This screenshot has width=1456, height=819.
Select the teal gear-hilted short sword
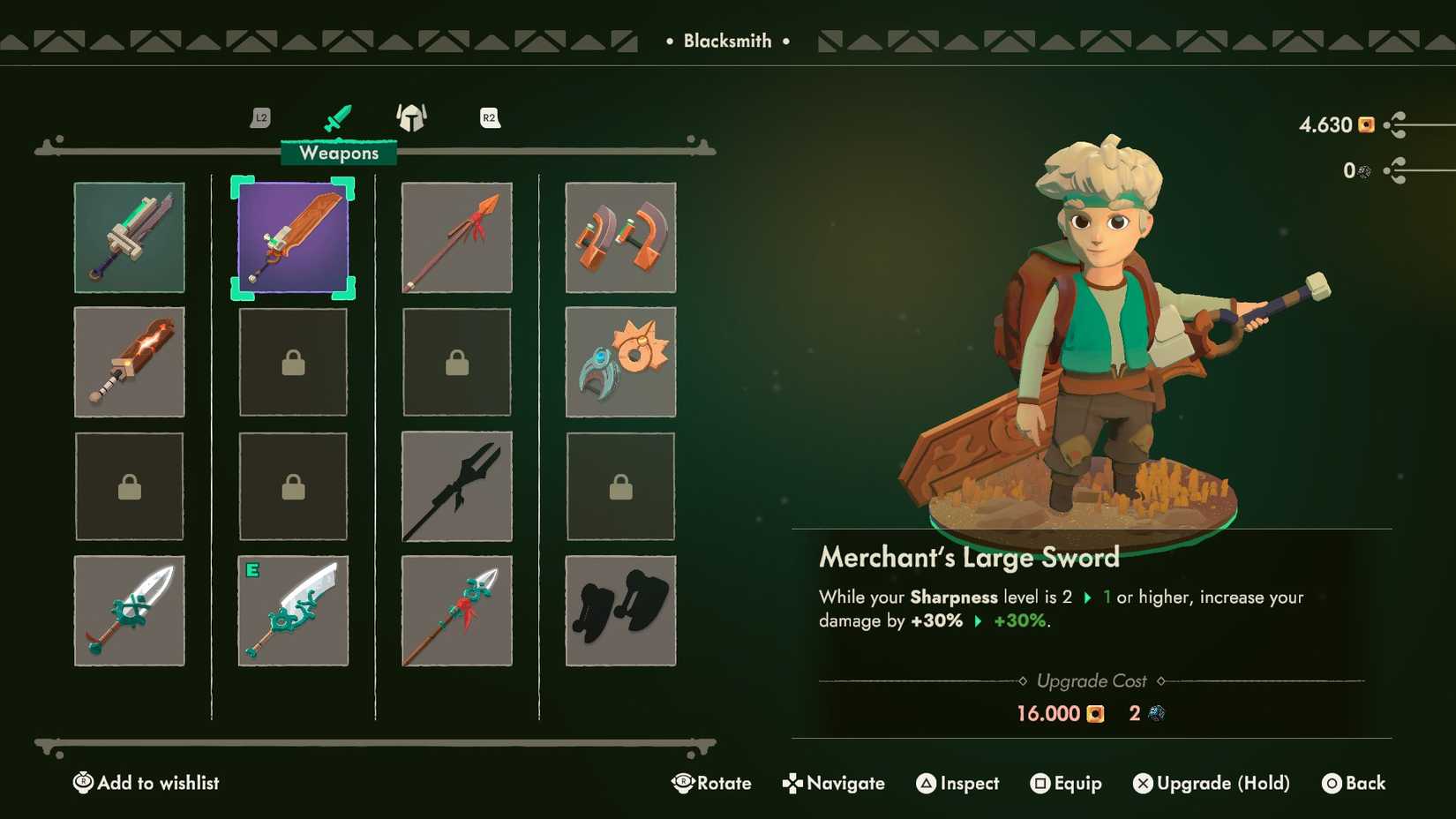(x=130, y=610)
